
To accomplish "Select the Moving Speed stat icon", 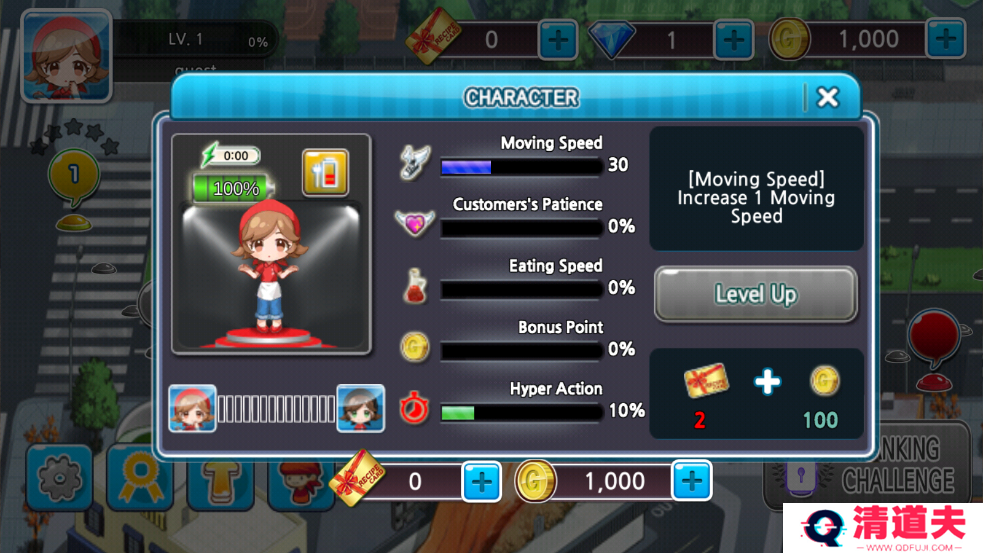I will 414,163.
